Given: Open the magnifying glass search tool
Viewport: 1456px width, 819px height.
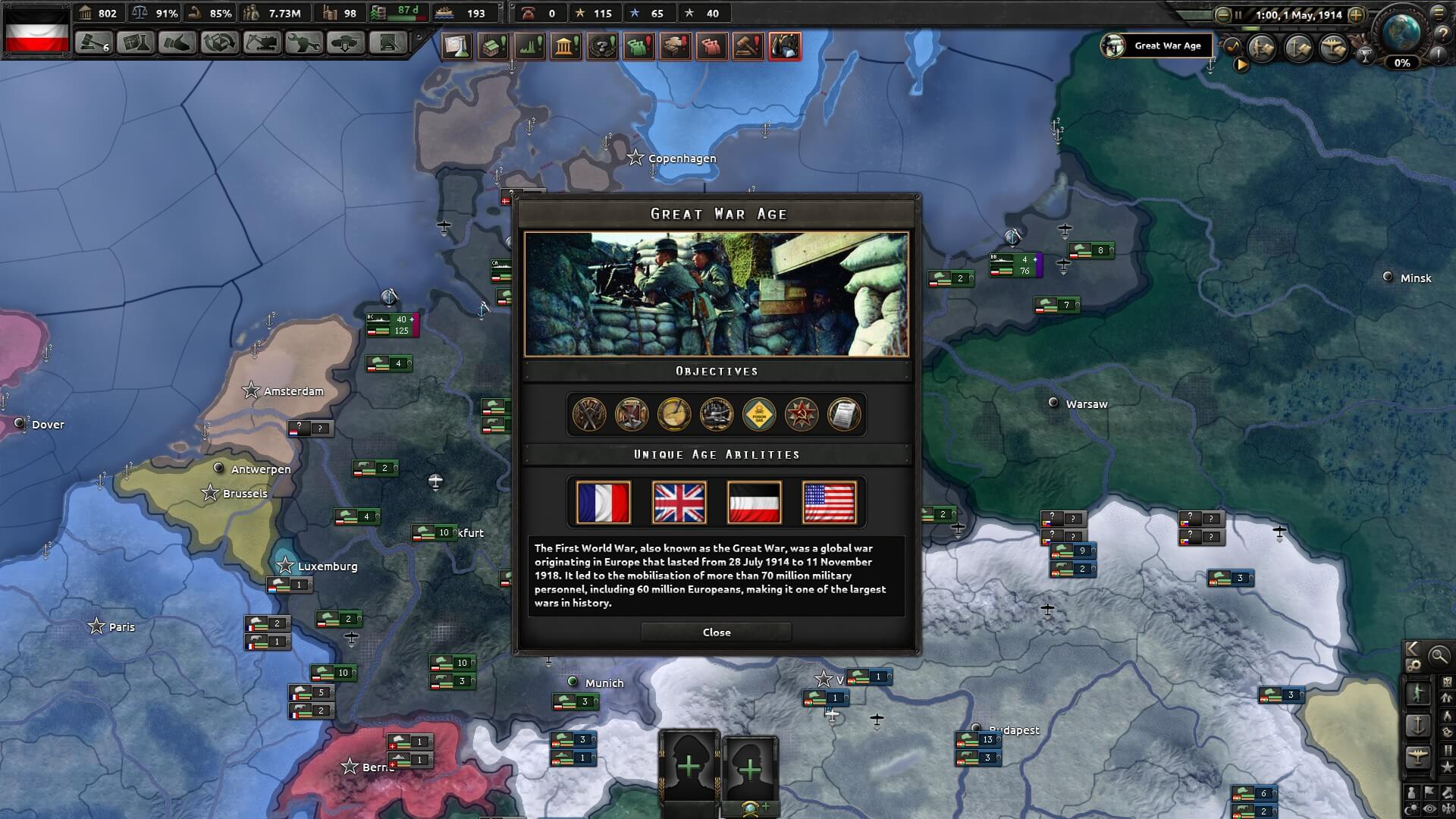Looking at the screenshot, I should point(1439,656).
